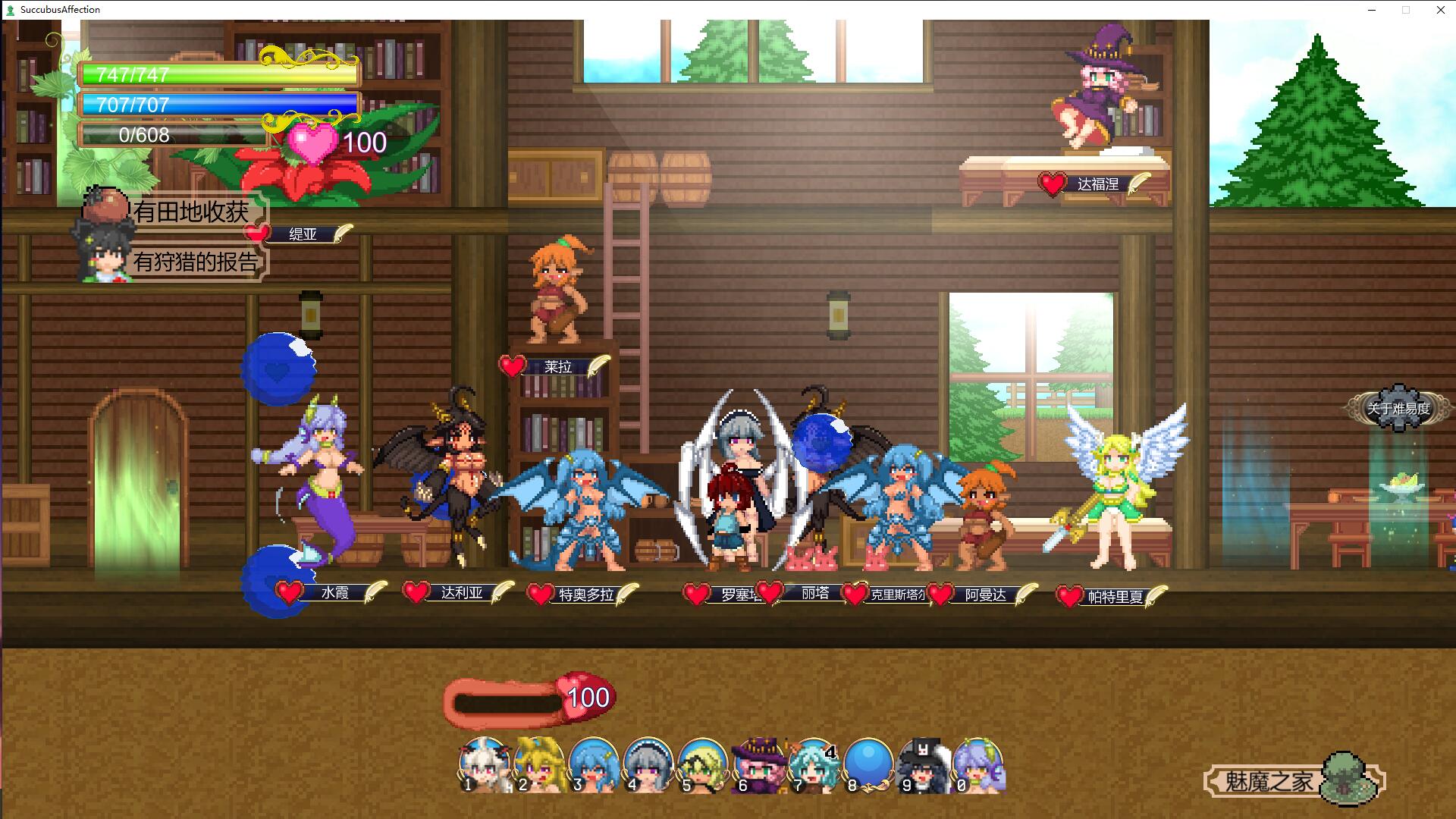Select hotbar slot 0 lavender-haired girl portrait
The image size is (1456, 819).
pos(978,765)
